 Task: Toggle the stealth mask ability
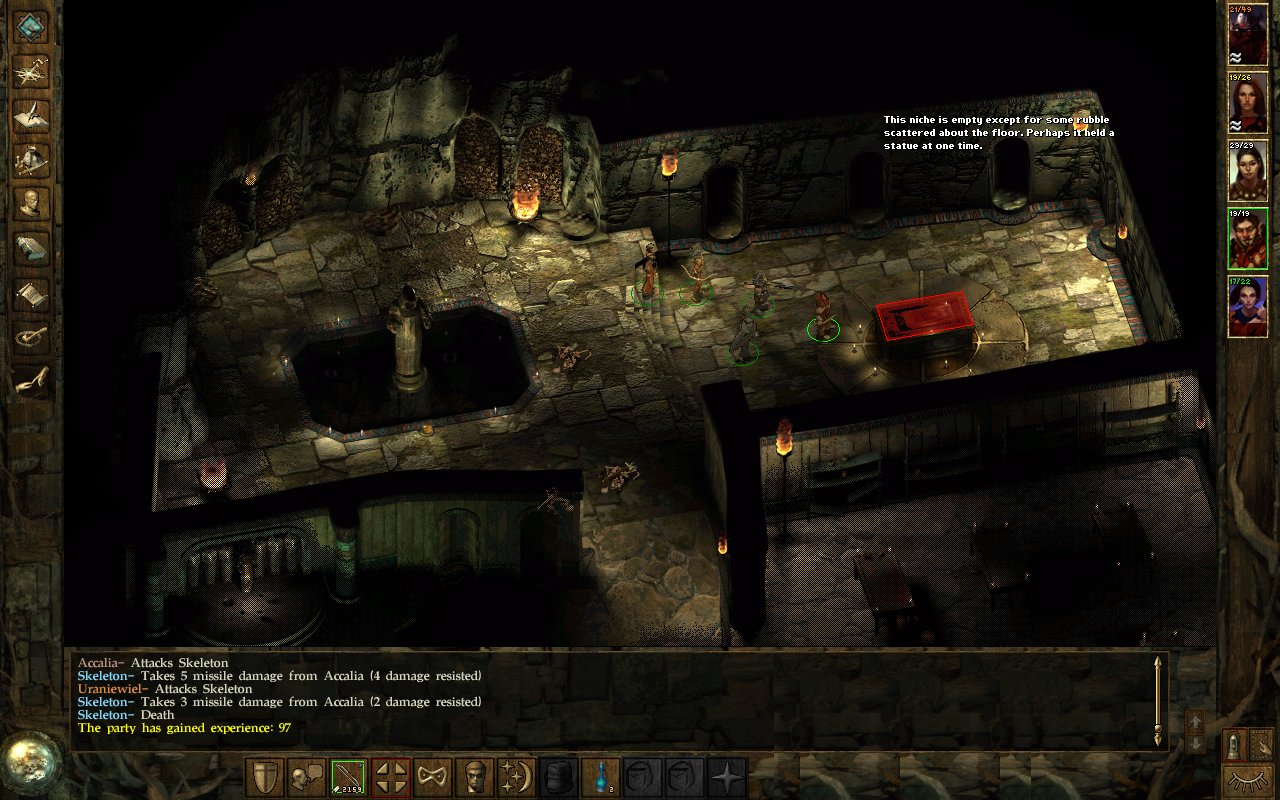pyautogui.click(x=433, y=777)
